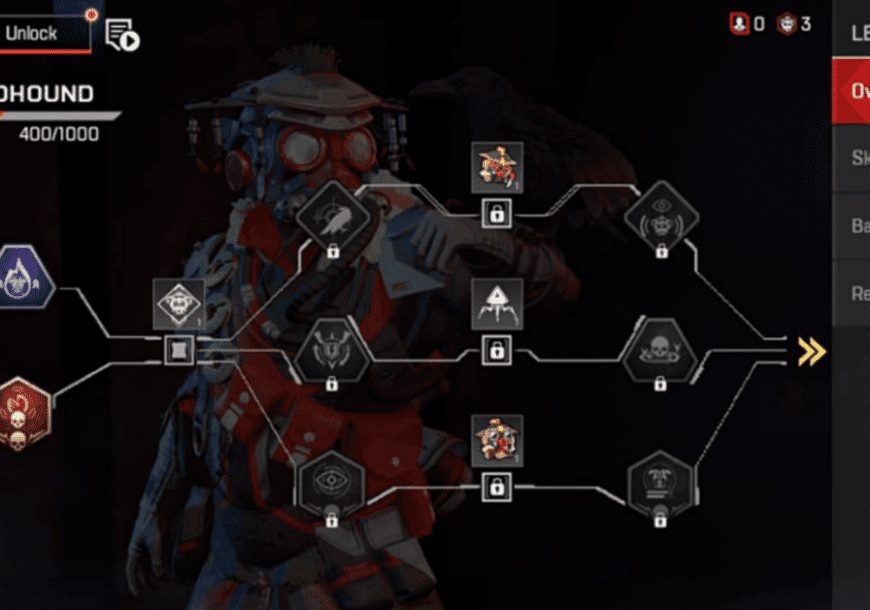The image size is (870, 610).
Task: Pick the locked skull and crossbones perk
Action: (x=659, y=351)
